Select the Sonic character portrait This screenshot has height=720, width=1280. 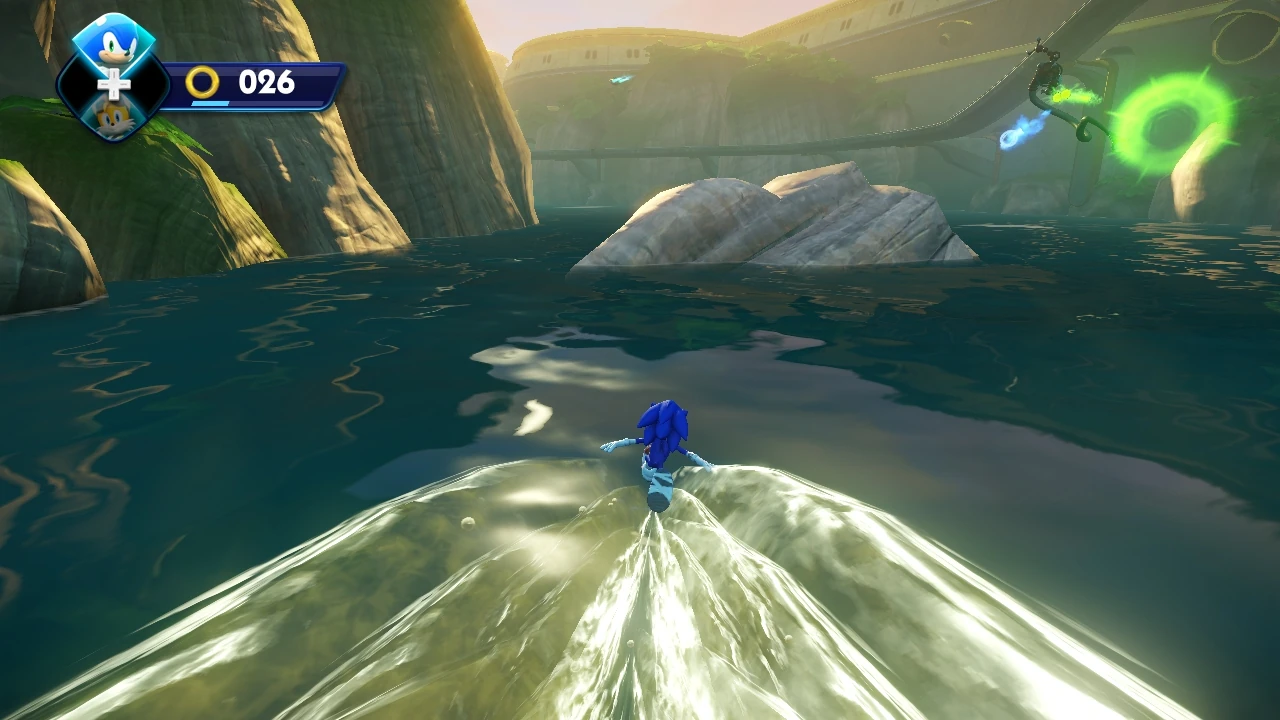(x=112, y=45)
